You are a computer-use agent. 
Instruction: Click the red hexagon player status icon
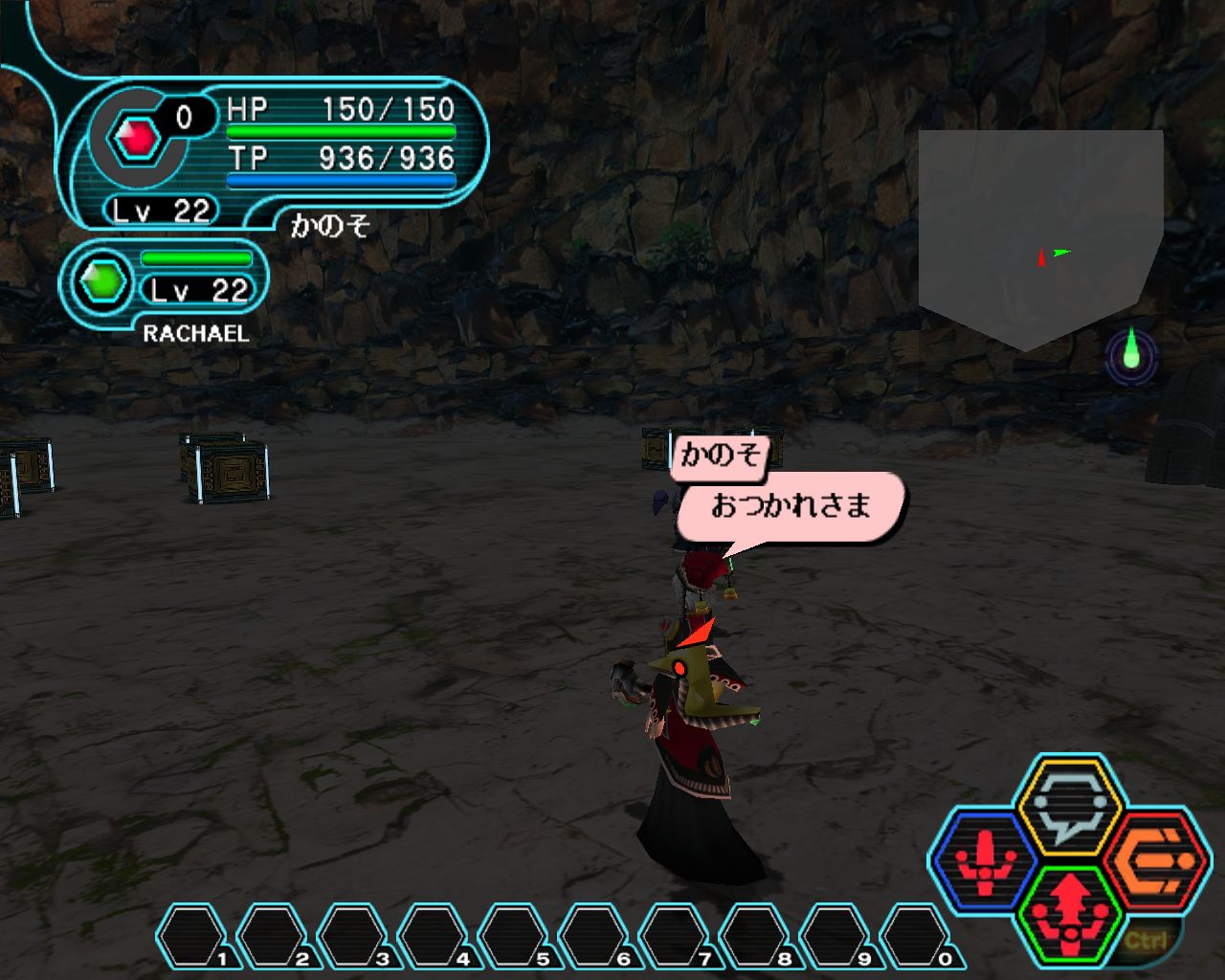coord(137,138)
